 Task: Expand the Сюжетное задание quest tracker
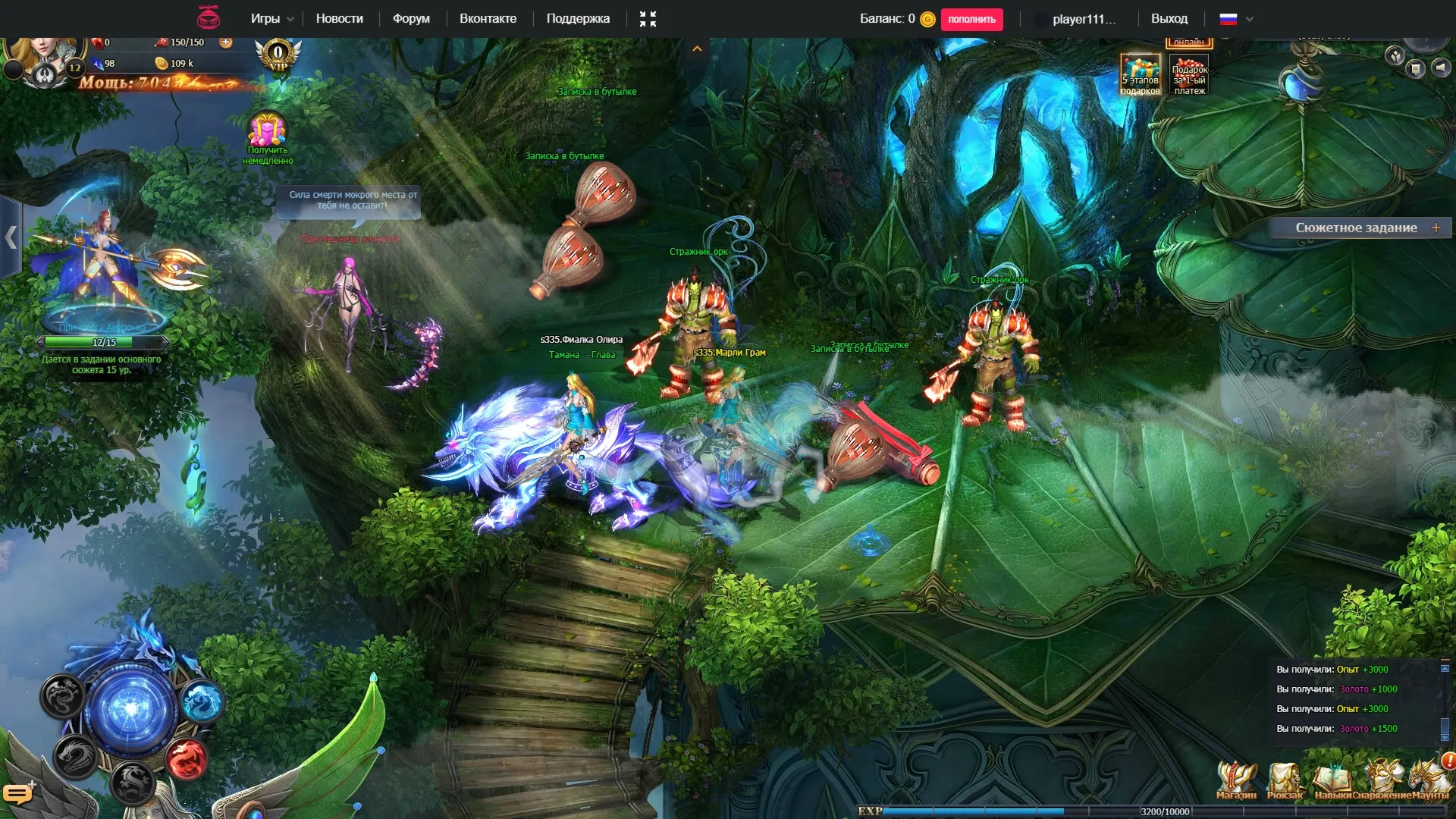point(1436,227)
